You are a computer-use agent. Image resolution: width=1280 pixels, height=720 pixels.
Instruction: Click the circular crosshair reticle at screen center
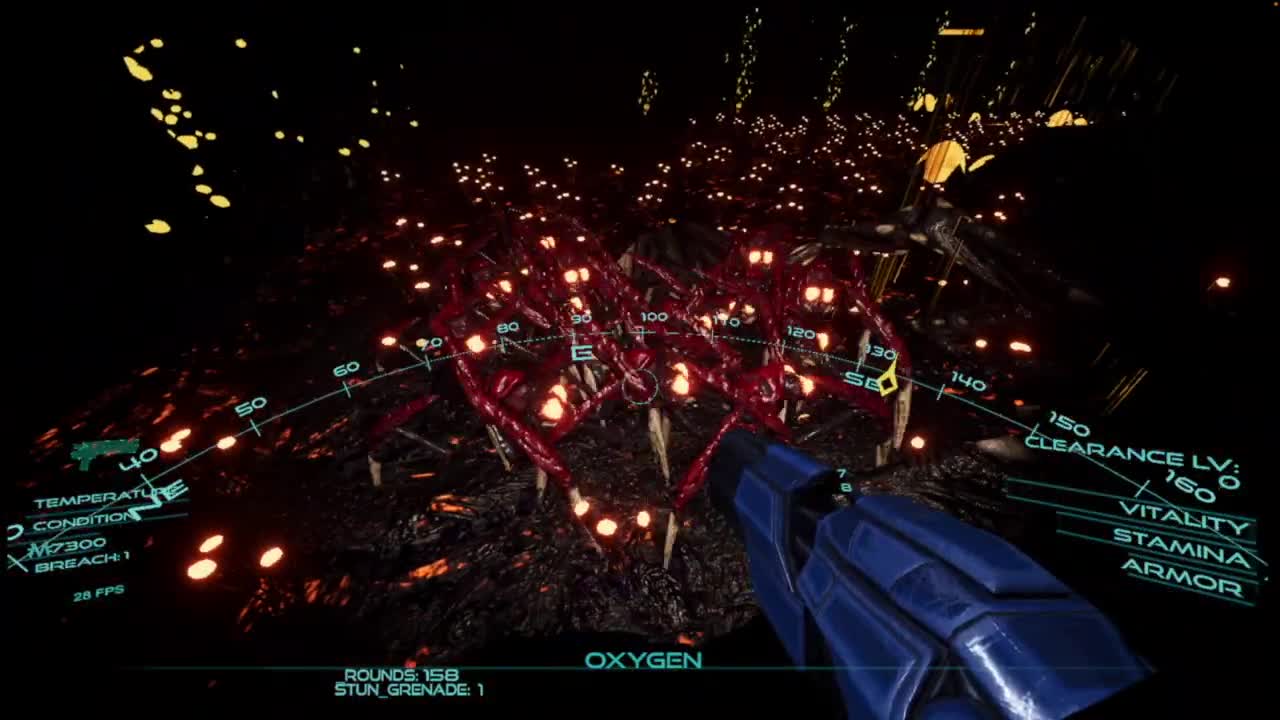(640, 386)
